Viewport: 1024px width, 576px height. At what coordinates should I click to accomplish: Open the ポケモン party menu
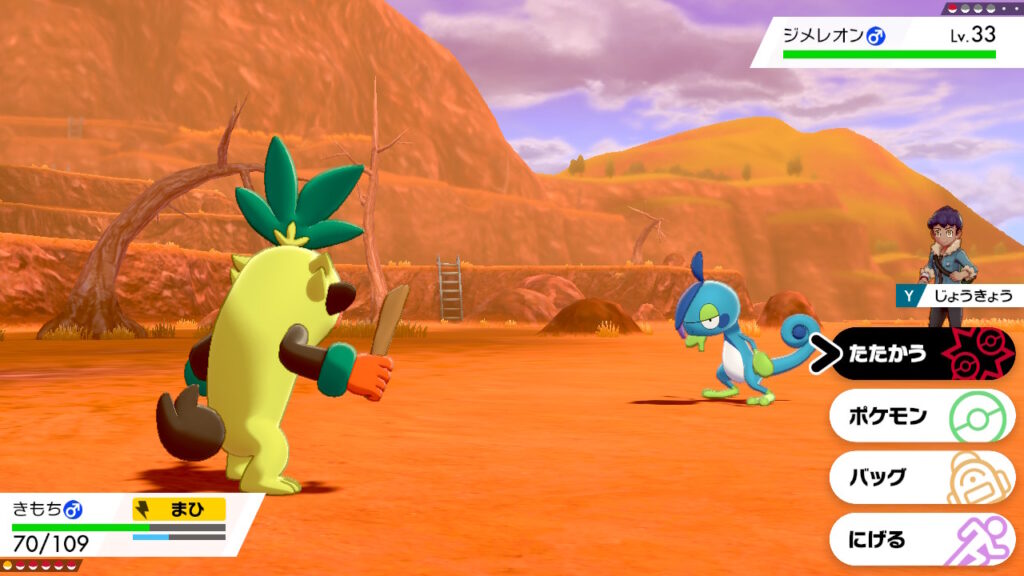coord(920,416)
